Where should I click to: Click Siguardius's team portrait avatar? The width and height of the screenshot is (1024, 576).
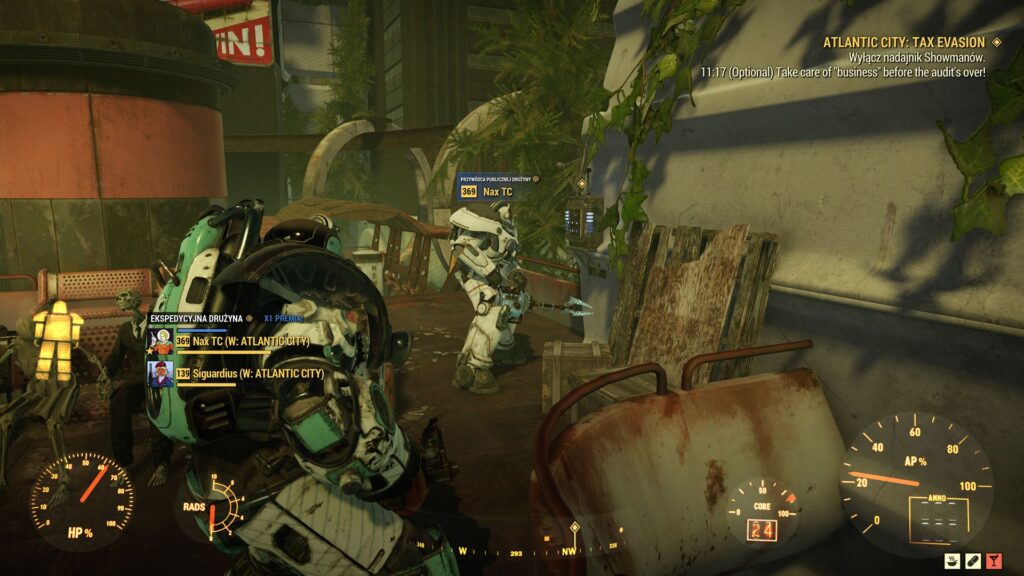160,373
